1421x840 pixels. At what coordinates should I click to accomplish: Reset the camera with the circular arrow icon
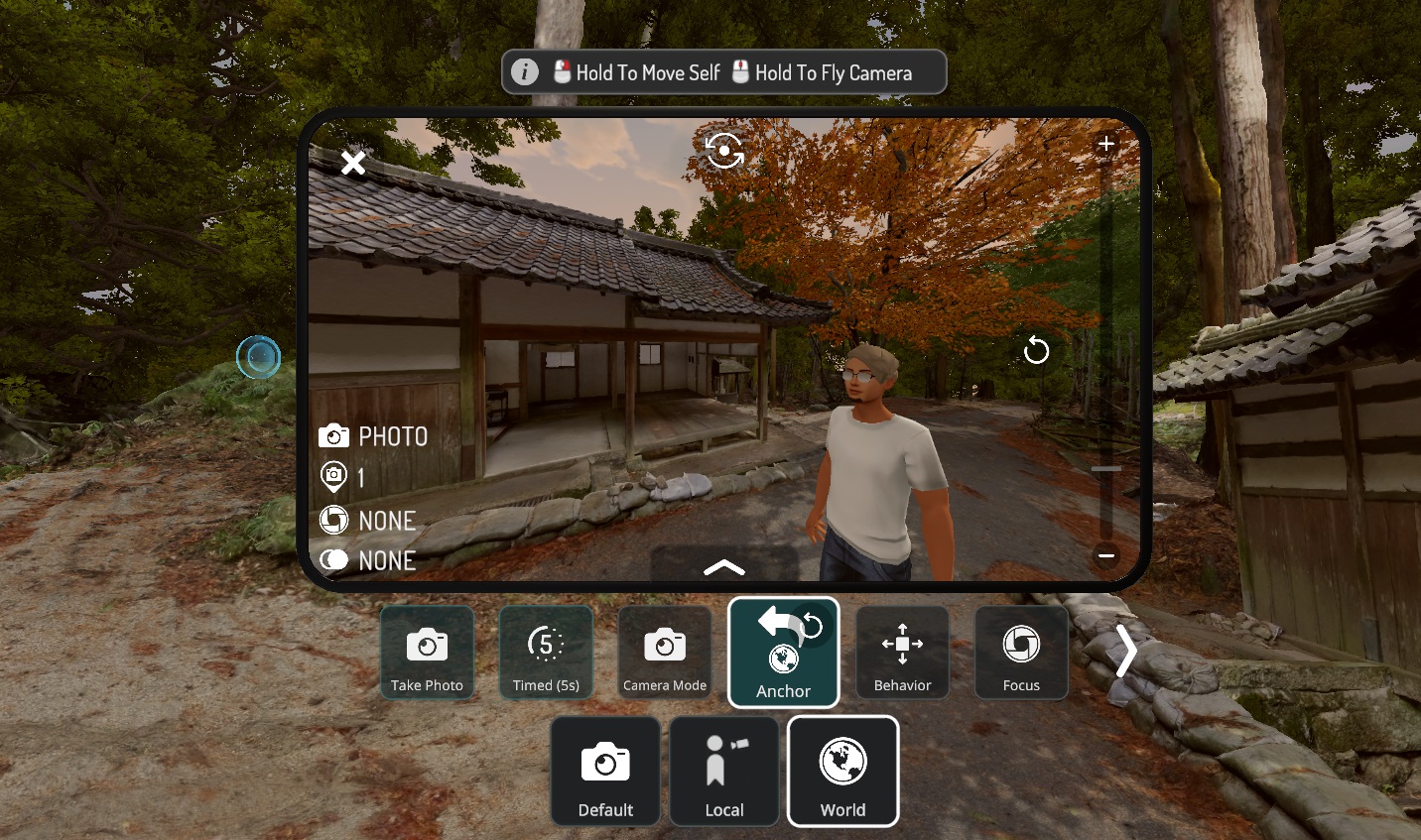1036,350
